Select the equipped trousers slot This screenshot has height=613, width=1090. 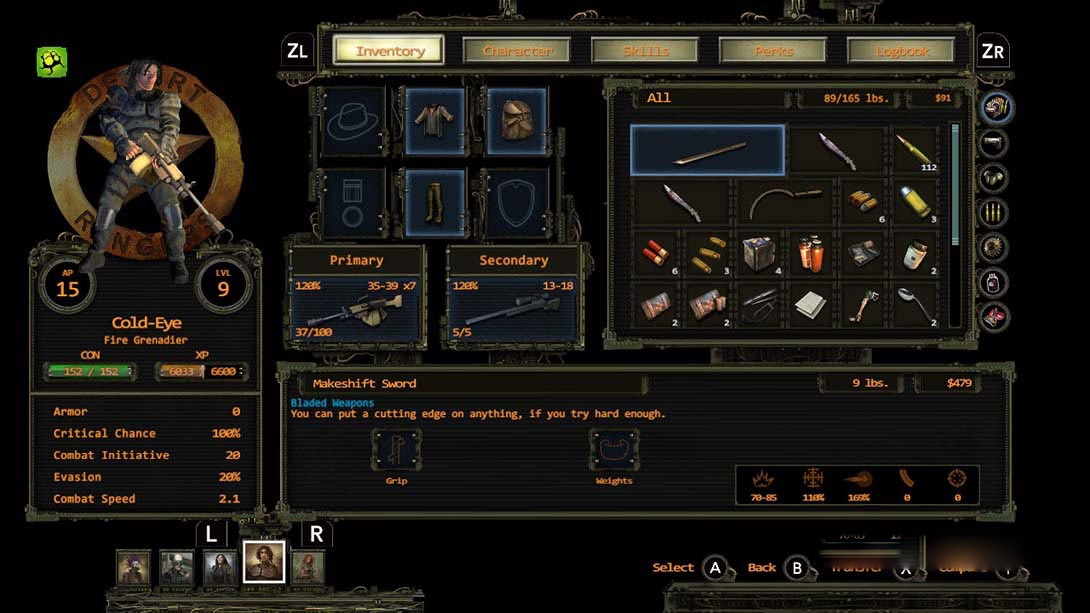click(x=435, y=202)
